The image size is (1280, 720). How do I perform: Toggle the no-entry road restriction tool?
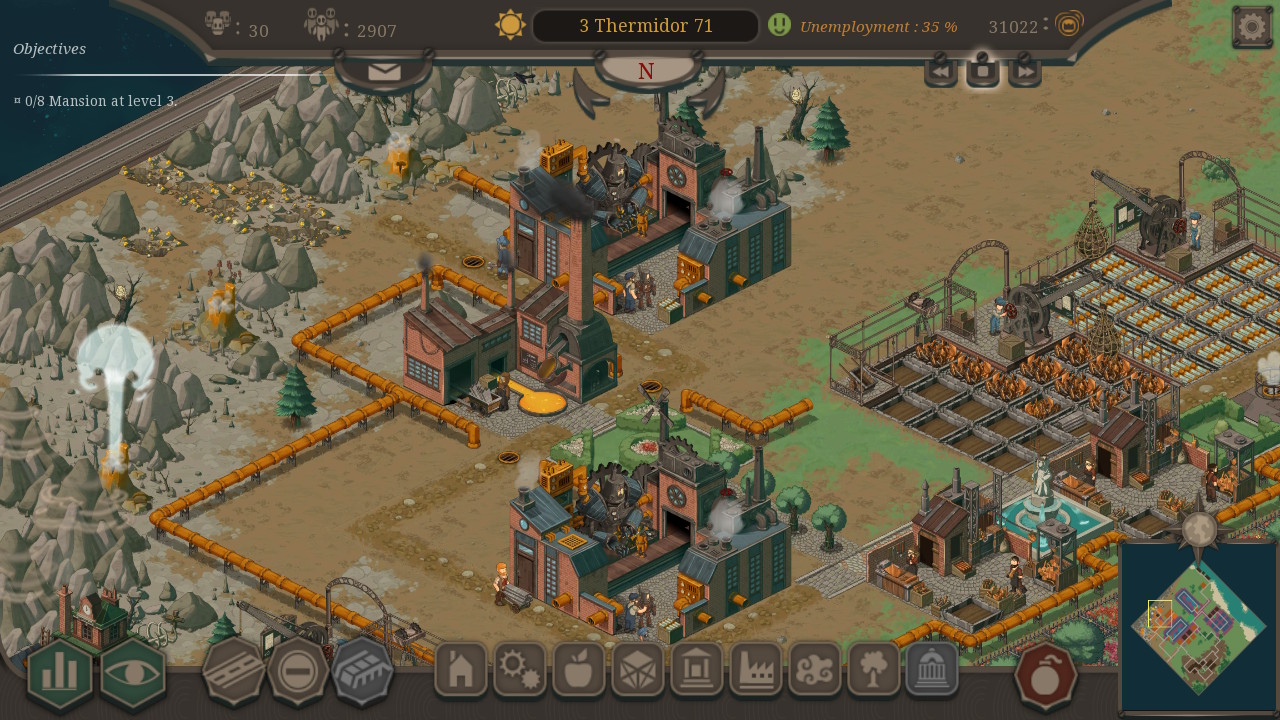297,670
